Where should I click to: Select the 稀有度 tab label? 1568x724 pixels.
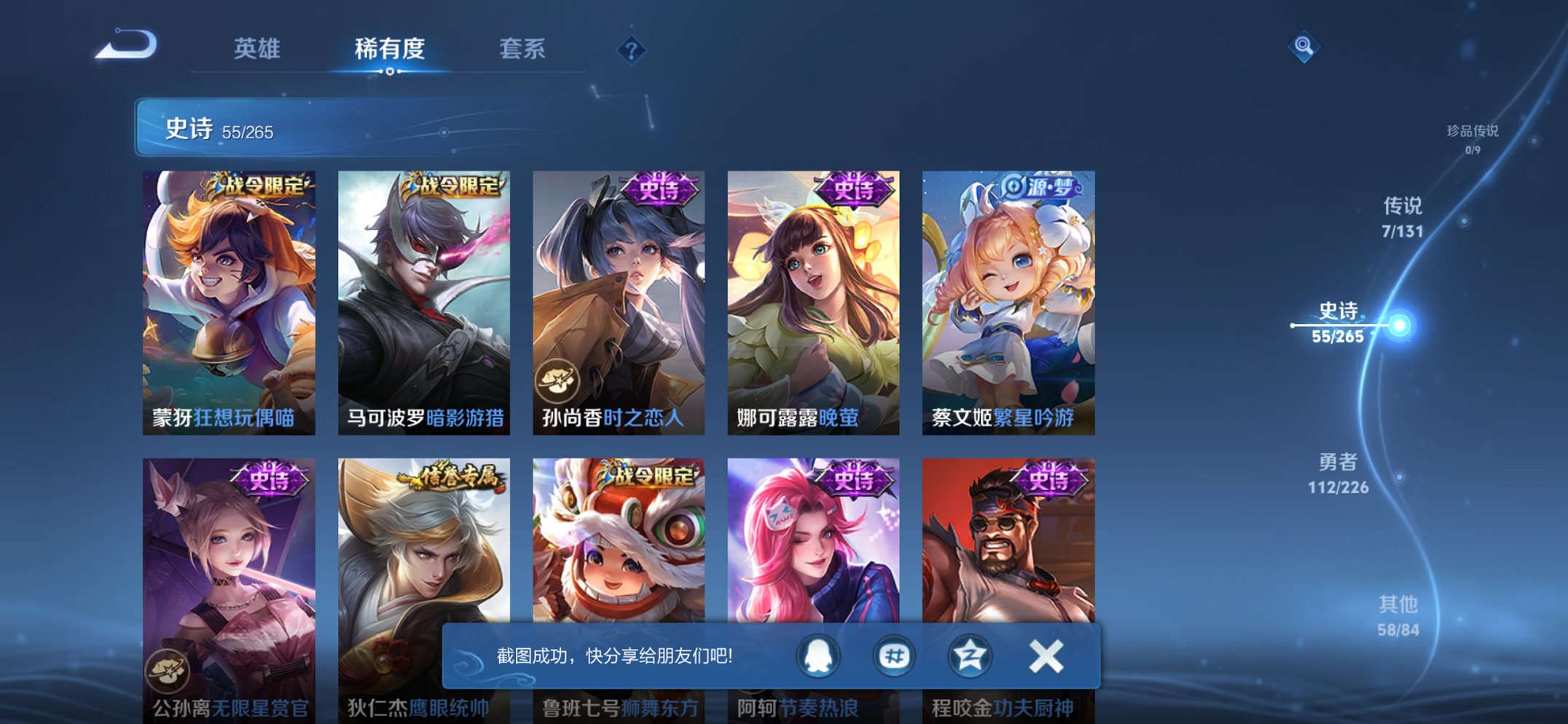pos(391,47)
